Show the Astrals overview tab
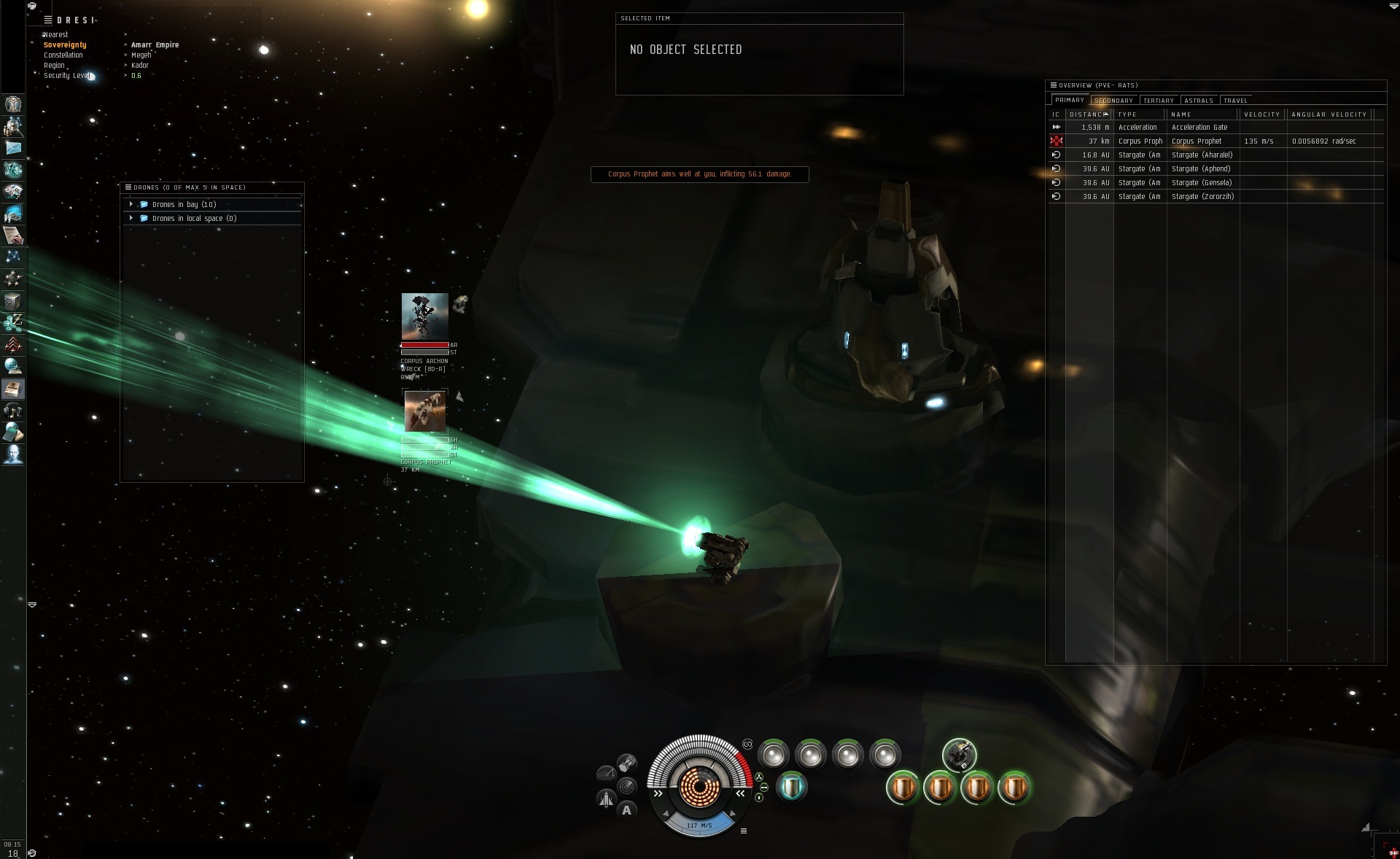The image size is (1400, 859). click(x=1198, y=101)
